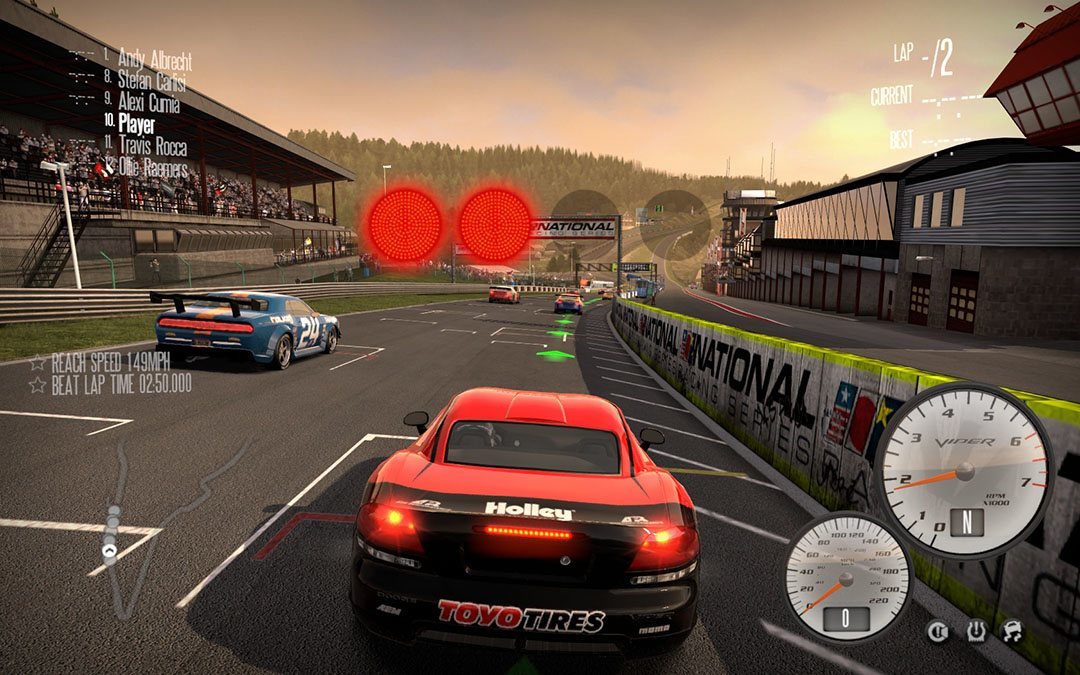
Task: Select Ollie Raemers in the standings list
Action: 152,167
